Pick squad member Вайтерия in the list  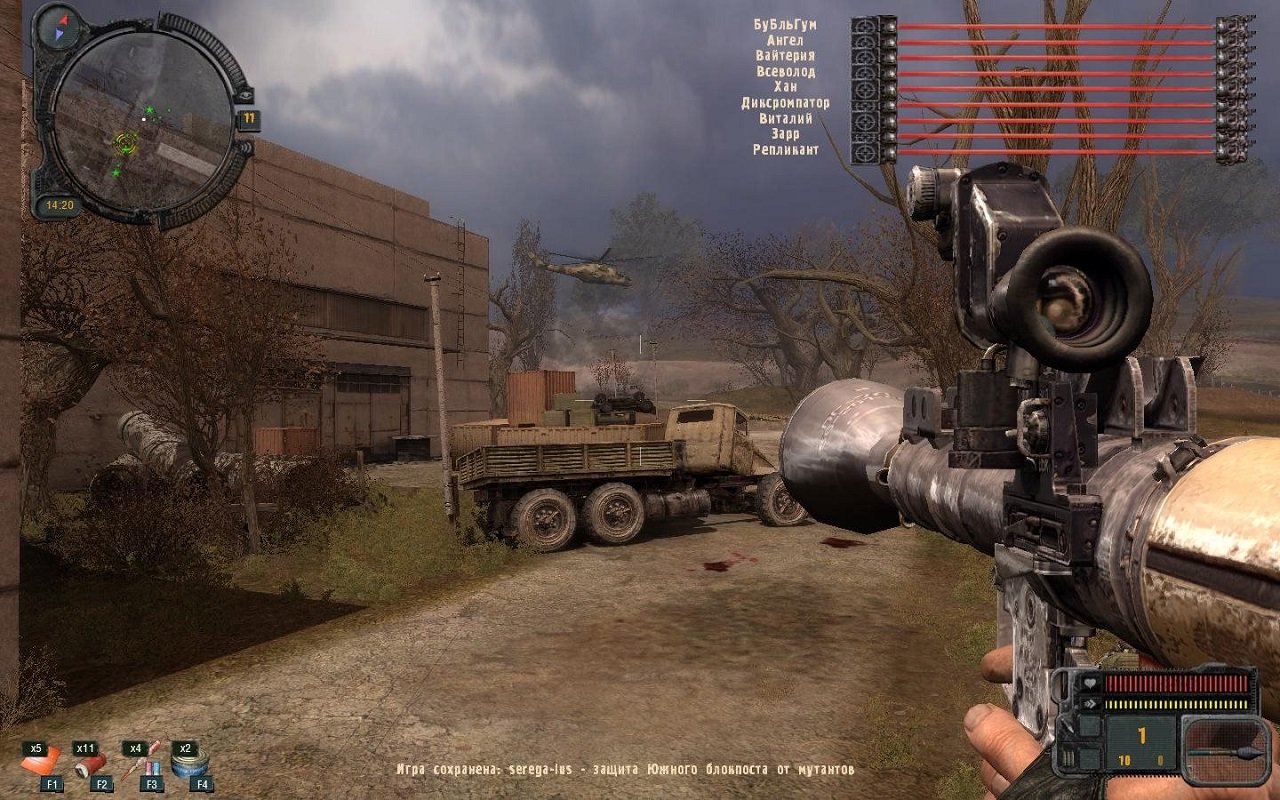(x=785, y=56)
